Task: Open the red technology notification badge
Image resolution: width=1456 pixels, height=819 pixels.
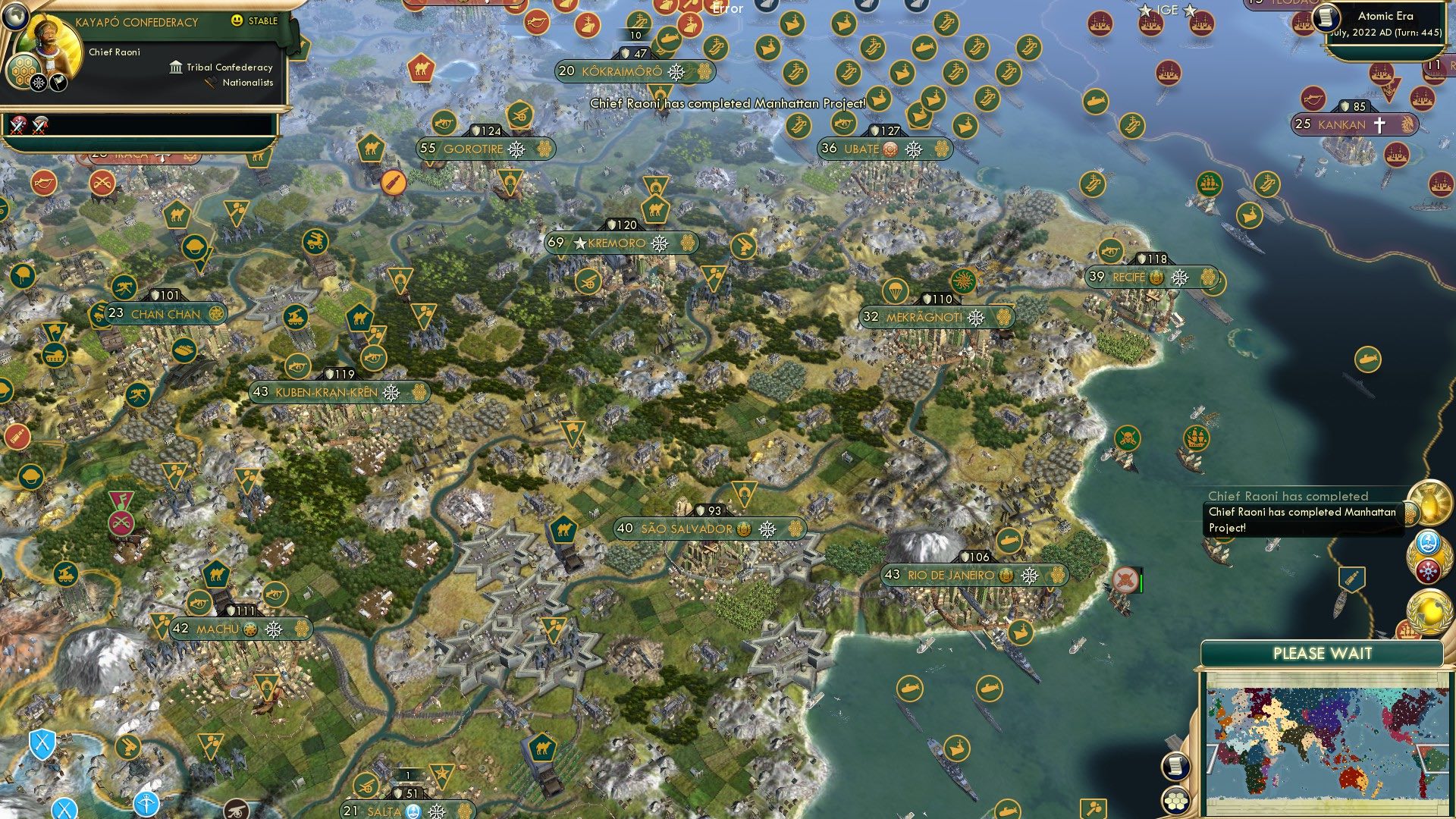Action: coord(1427,570)
